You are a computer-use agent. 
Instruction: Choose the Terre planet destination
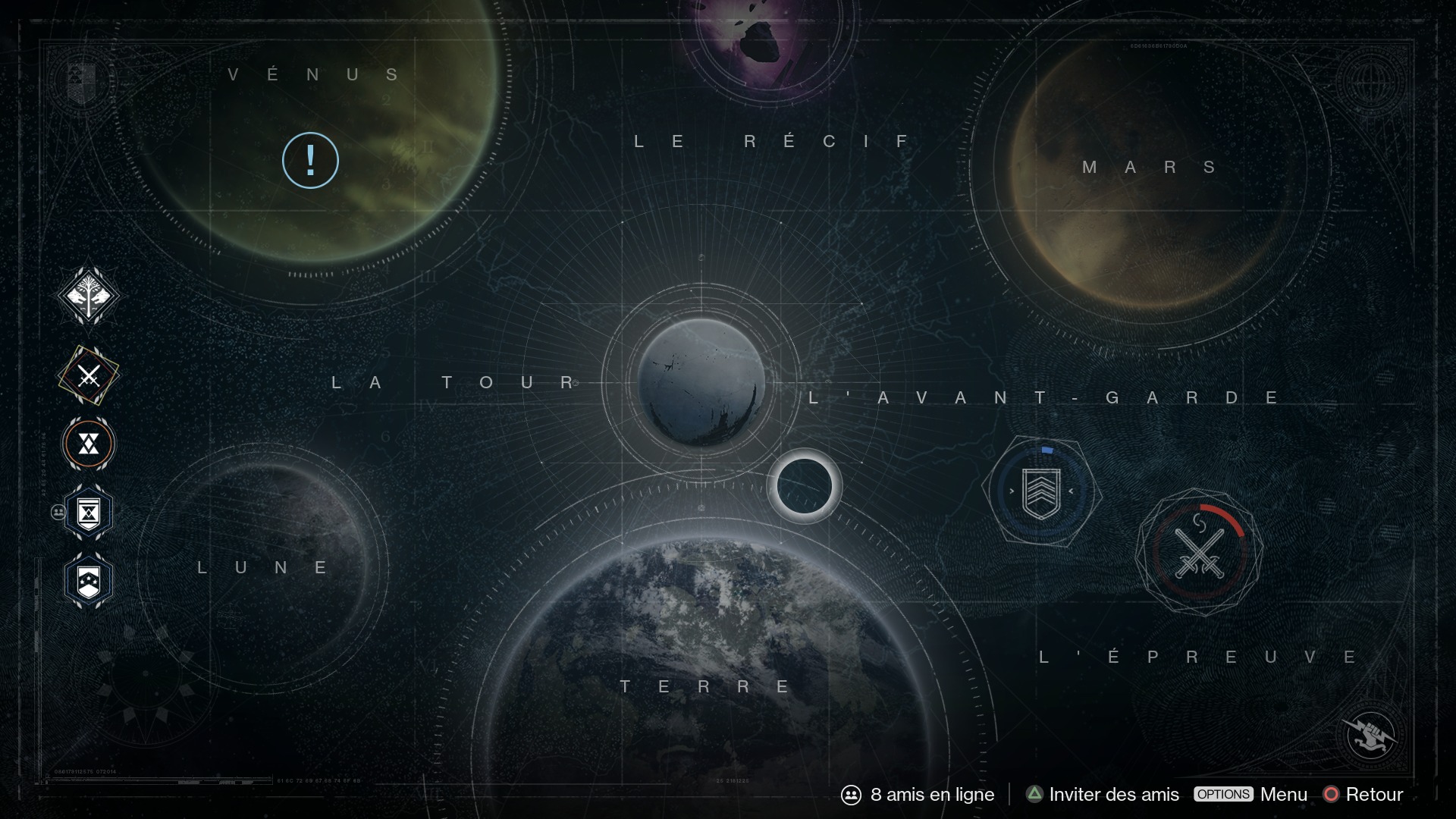point(720,667)
